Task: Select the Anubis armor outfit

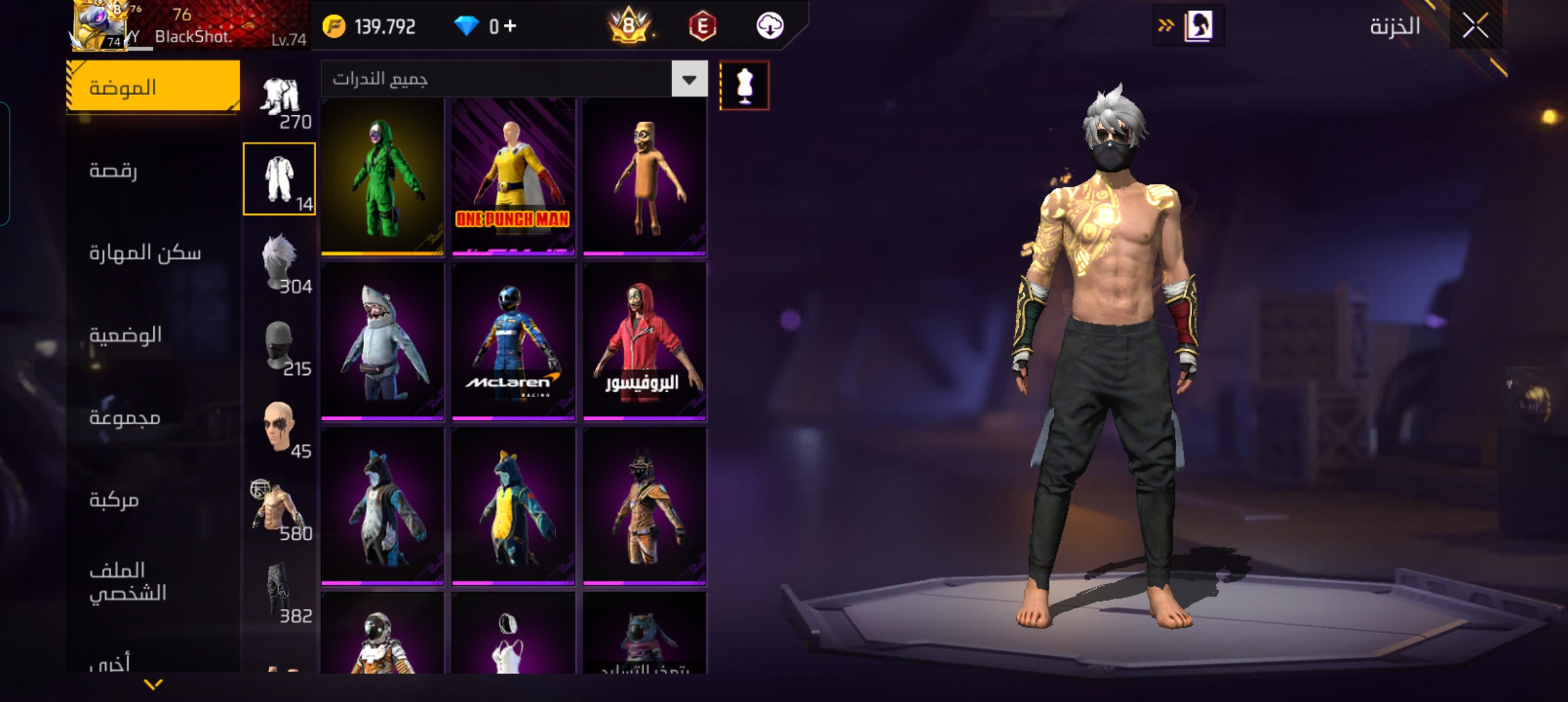Action: pyautogui.click(x=644, y=506)
